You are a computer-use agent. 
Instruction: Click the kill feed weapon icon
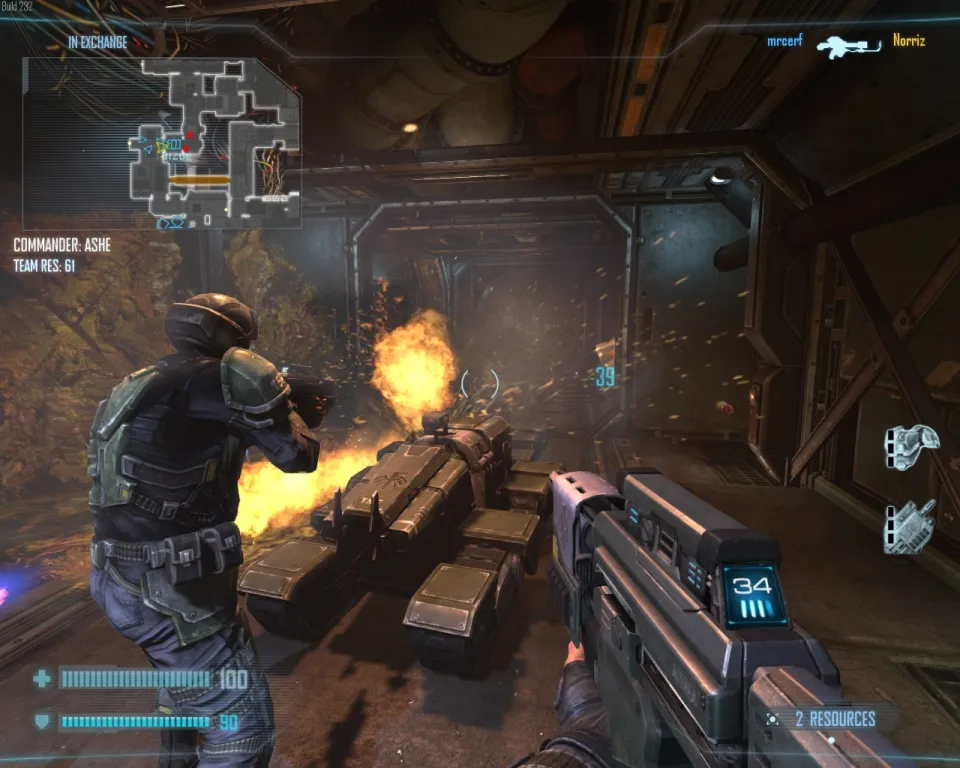(x=847, y=46)
